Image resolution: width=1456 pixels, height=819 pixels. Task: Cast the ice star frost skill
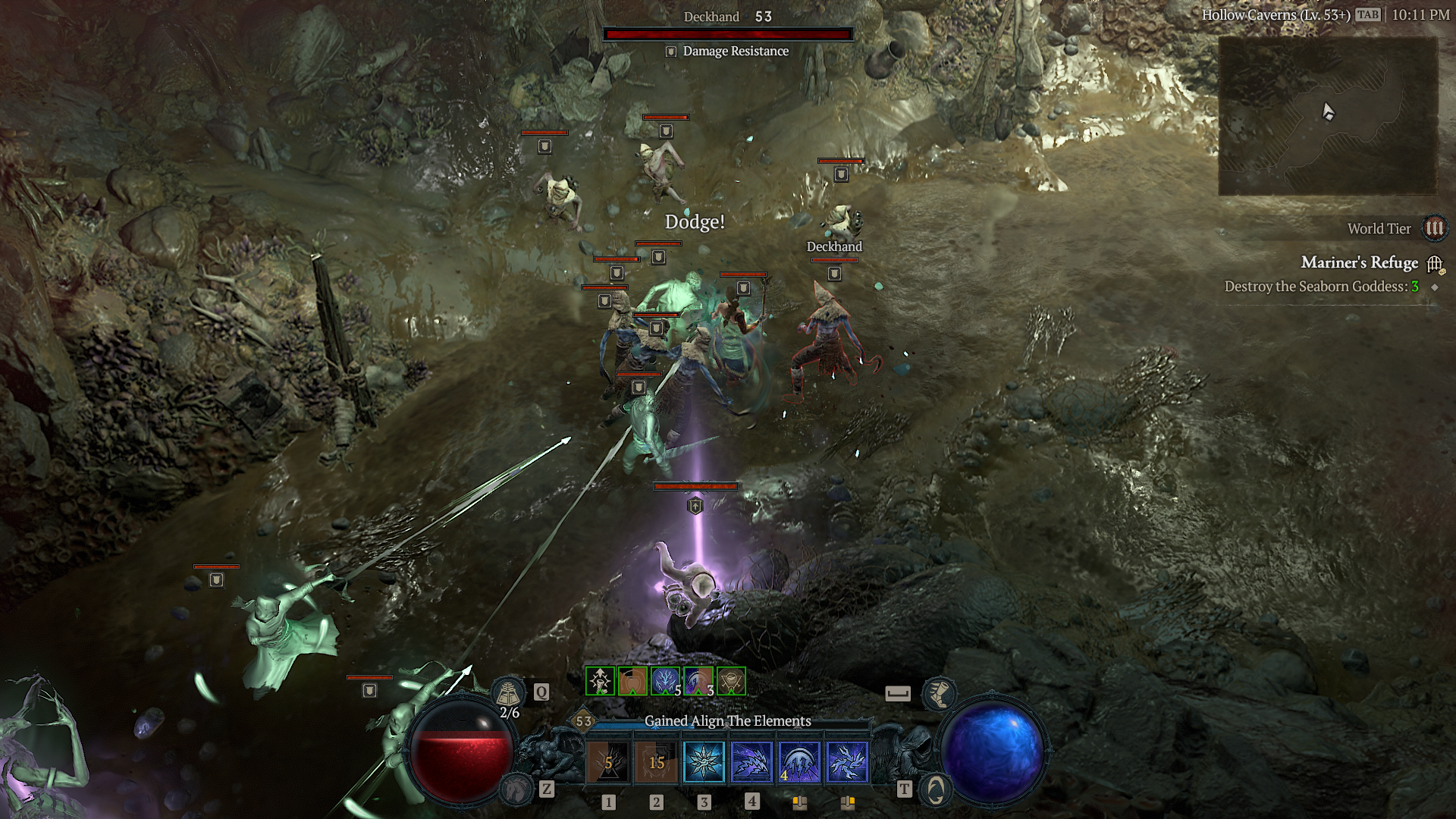(704, 762)
